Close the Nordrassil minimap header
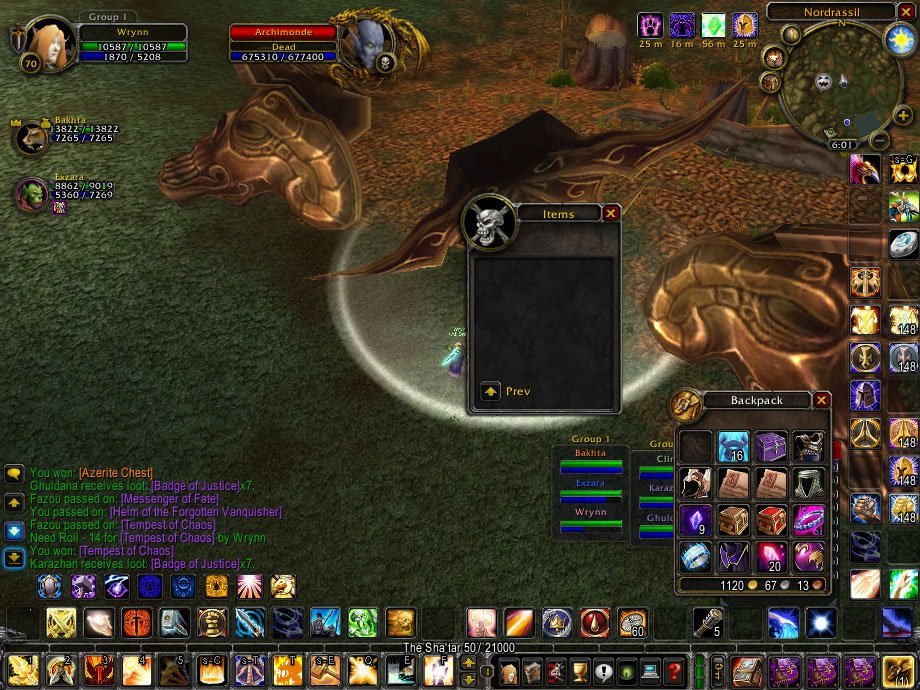The width and height of the screenshot is (920, 690). click(906, 12)
